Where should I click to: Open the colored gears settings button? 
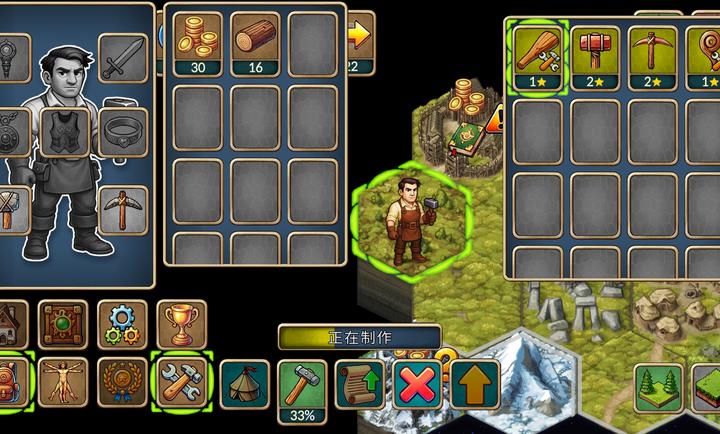[123, 324]
